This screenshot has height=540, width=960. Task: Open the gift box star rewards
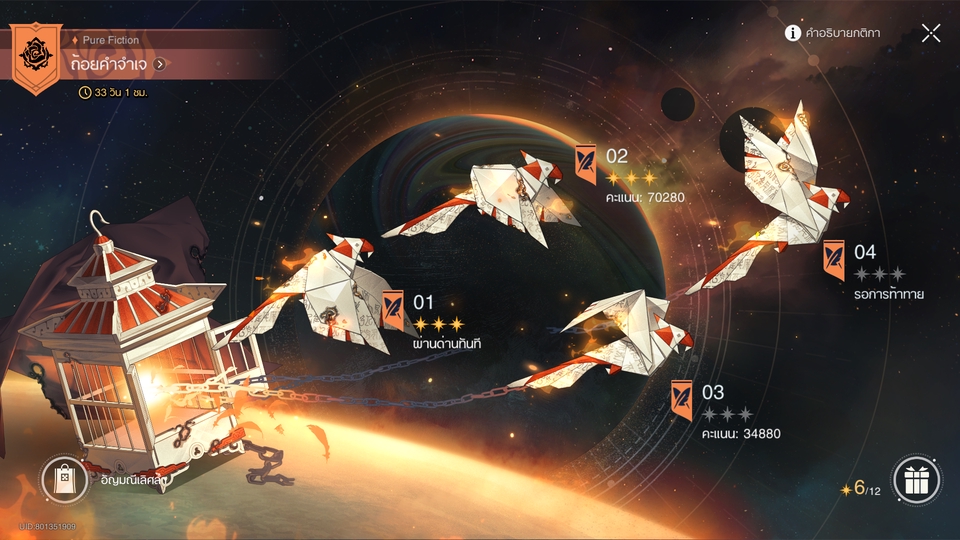click(916, 480)
